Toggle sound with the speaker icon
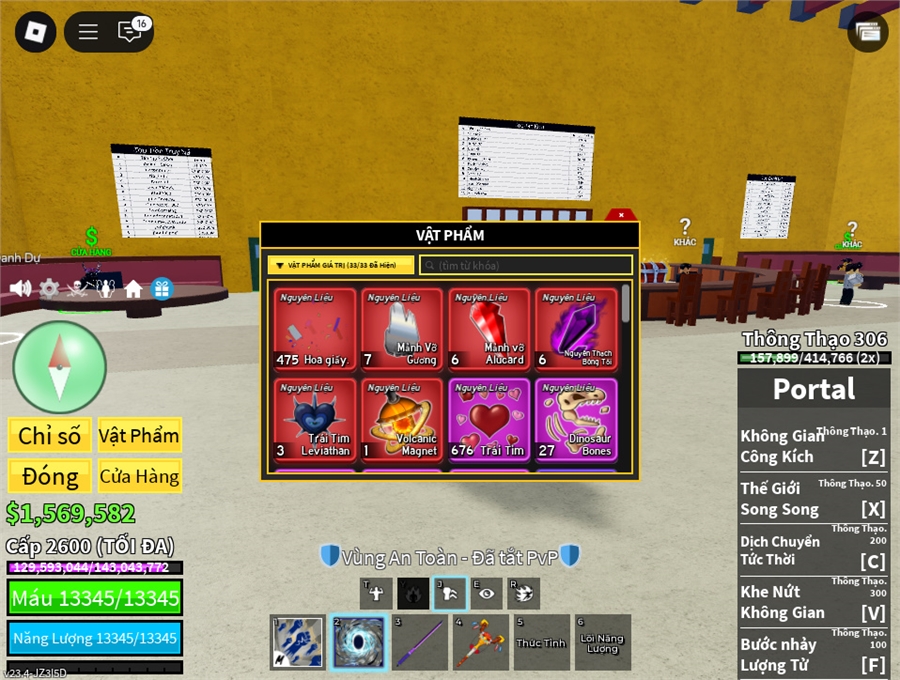The image size is (900, 680). pos(20,289)
